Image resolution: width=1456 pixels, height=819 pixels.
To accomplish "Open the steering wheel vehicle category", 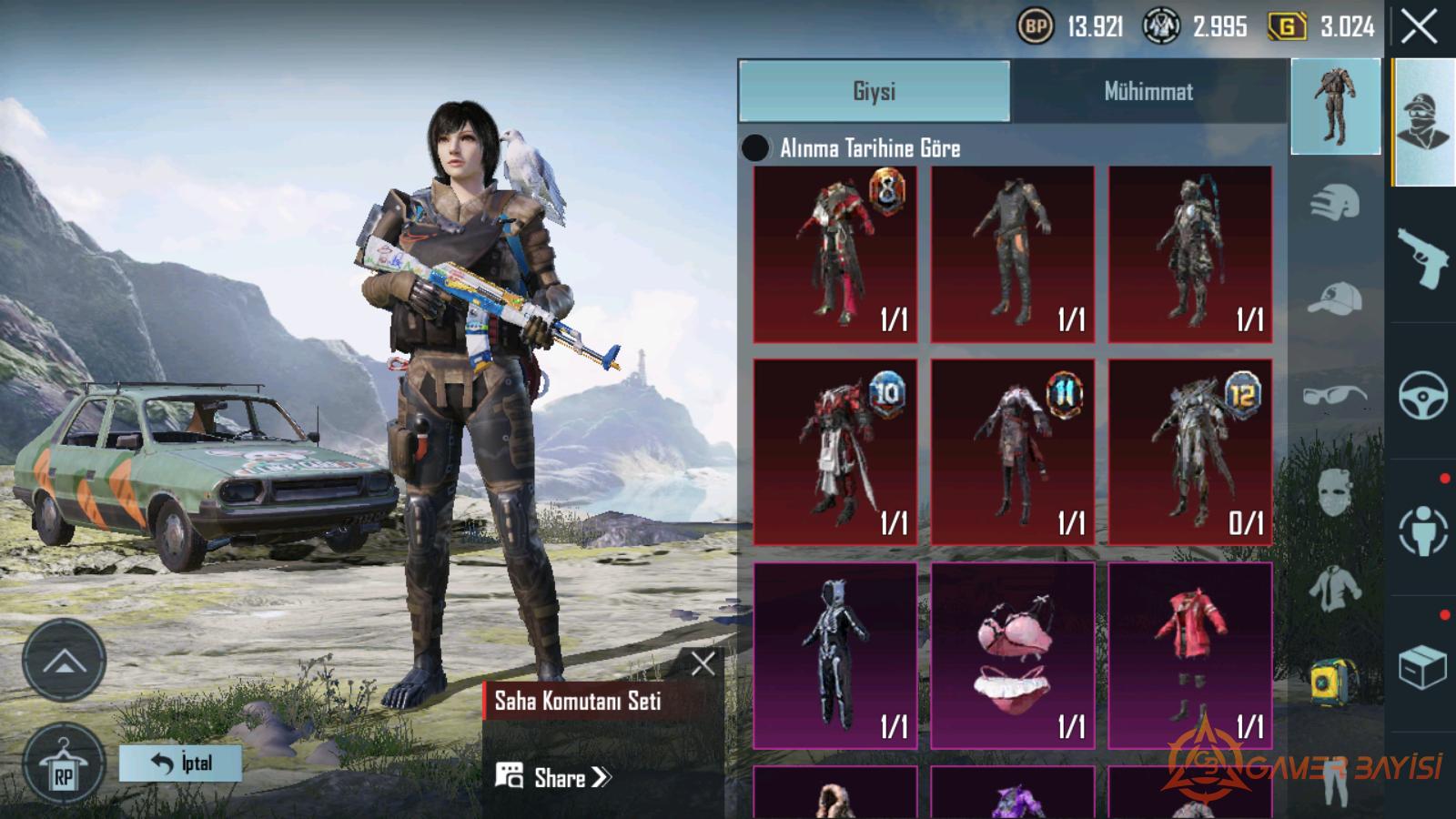I will (x=1423, y=394).
